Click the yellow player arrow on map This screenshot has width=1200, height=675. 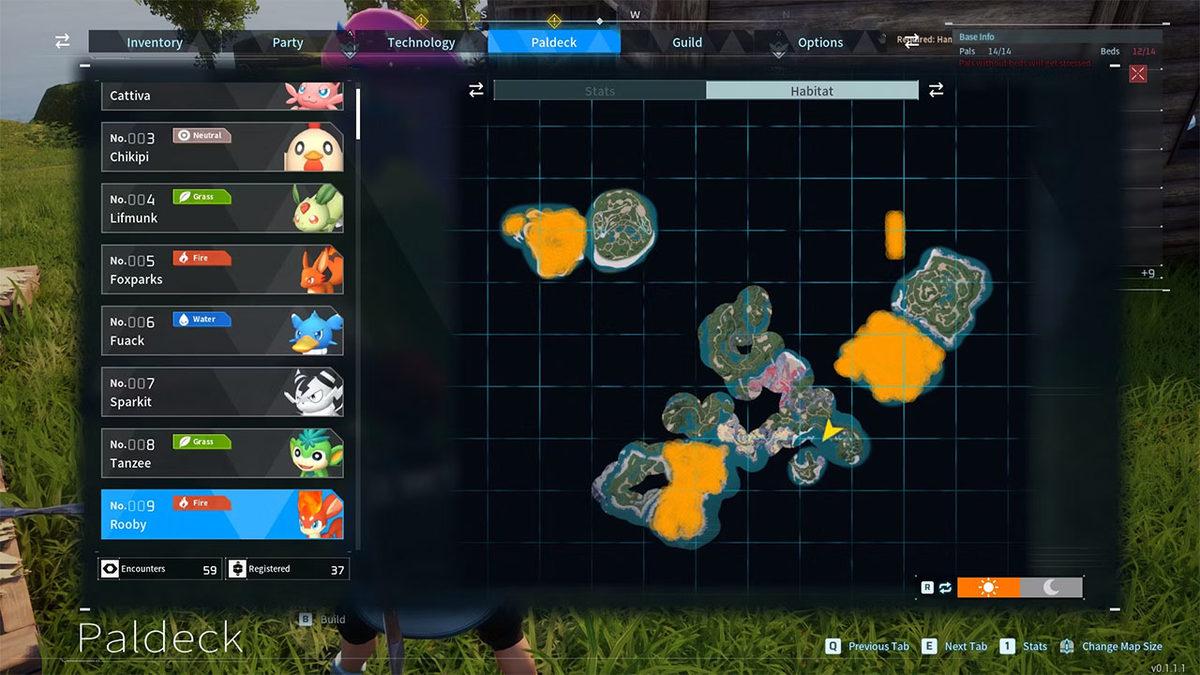tap(832, 430)
